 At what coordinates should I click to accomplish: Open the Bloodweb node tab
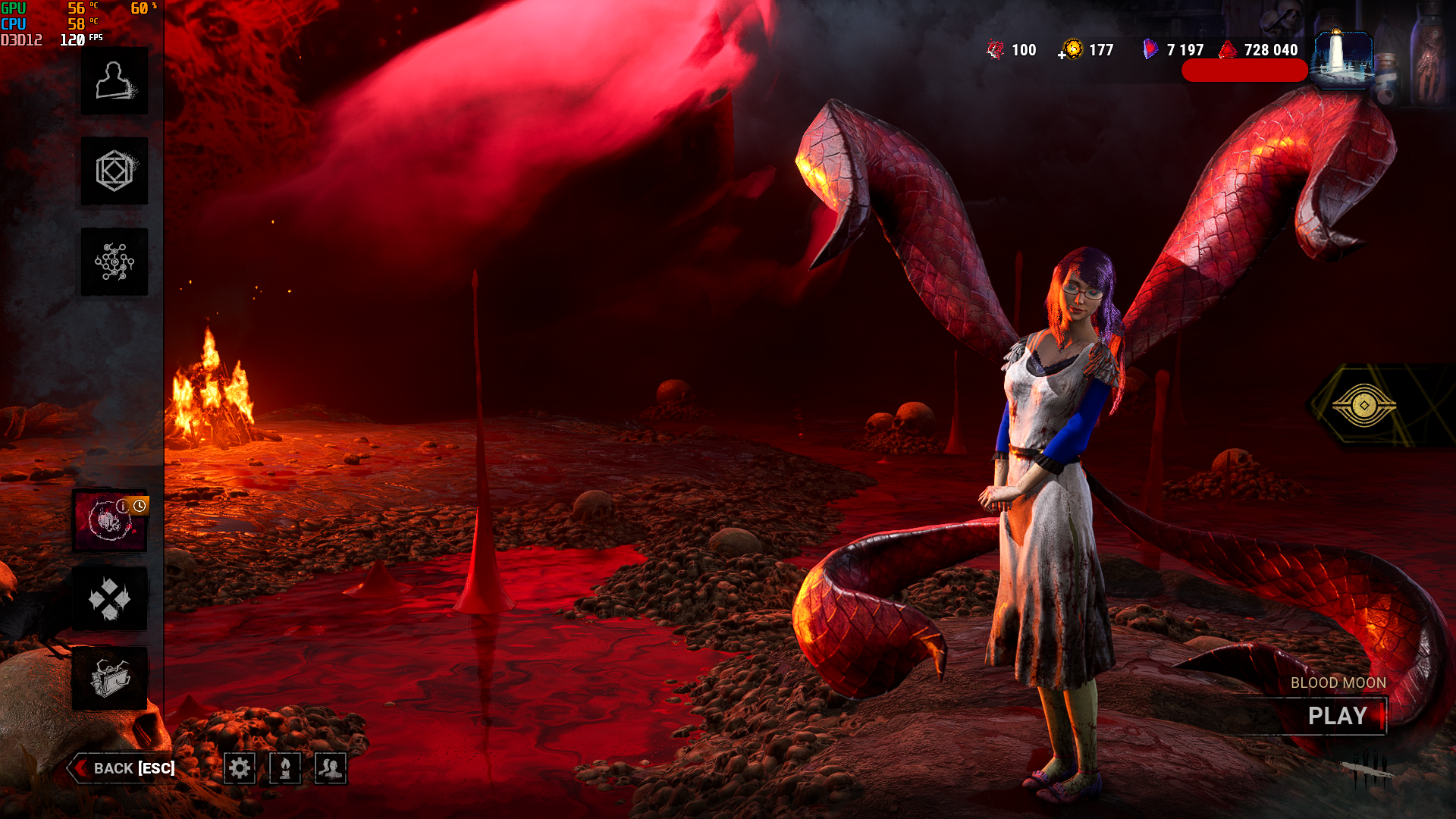(115, 262)
